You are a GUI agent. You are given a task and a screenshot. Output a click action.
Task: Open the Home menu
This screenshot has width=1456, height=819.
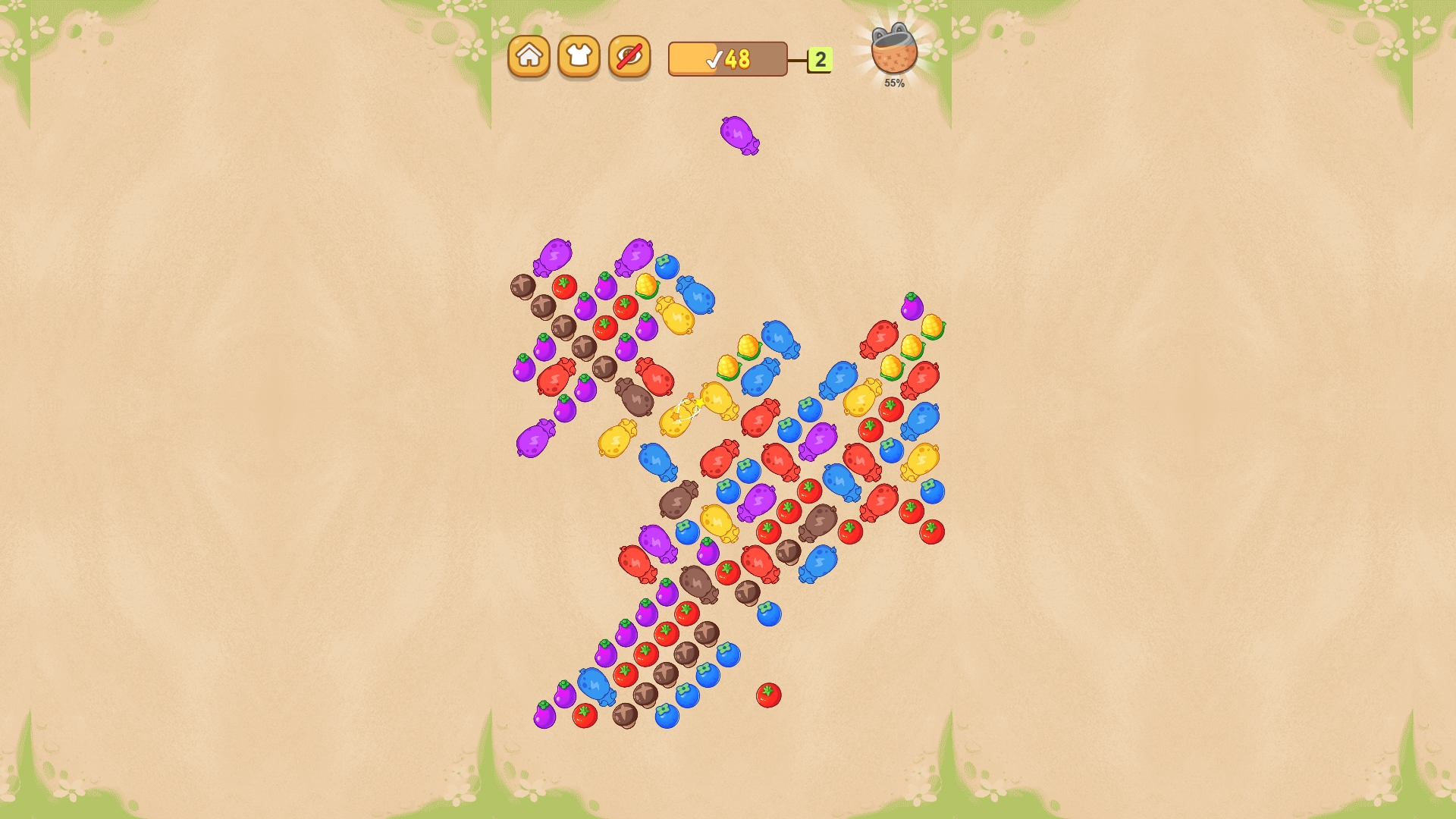click(531, 55)
